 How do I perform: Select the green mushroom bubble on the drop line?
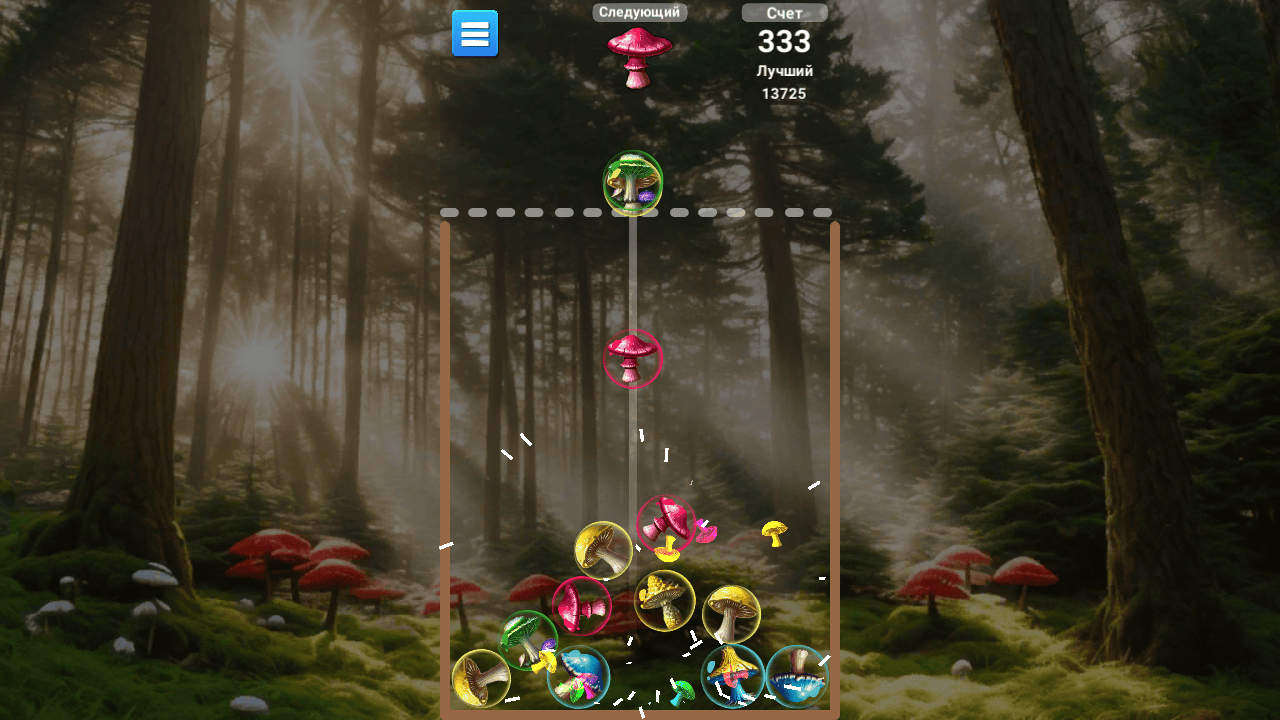coord(632,185)
